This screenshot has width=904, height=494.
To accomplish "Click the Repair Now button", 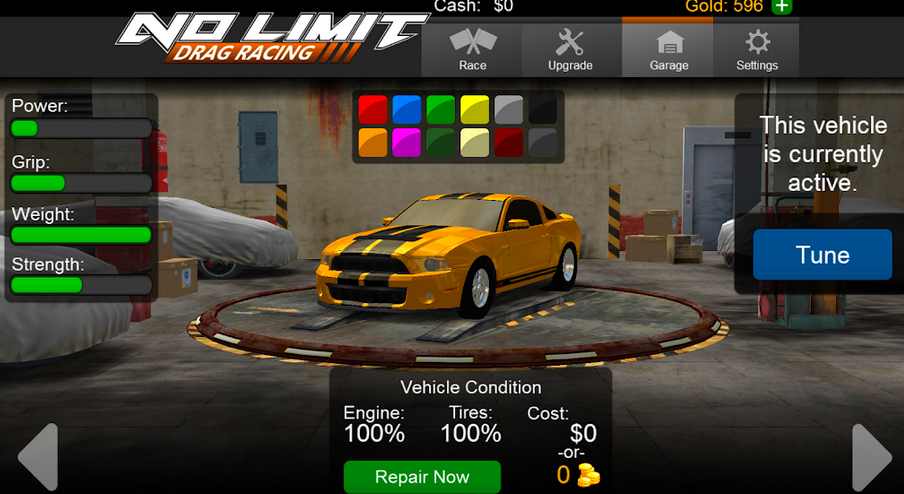I will (x=422, y=477).
